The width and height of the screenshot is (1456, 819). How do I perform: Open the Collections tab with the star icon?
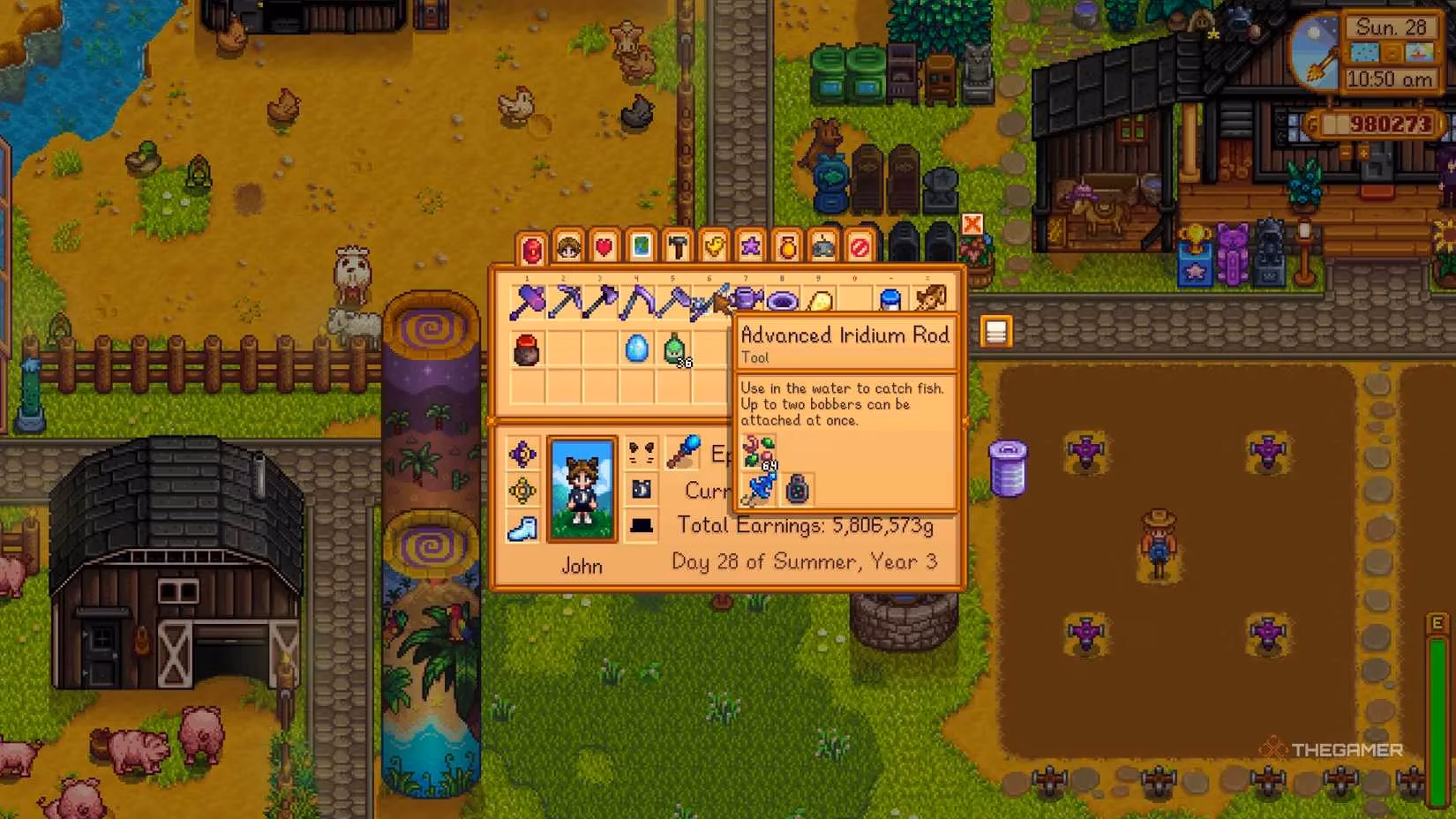pyautogui.click(x=751, y=248)
